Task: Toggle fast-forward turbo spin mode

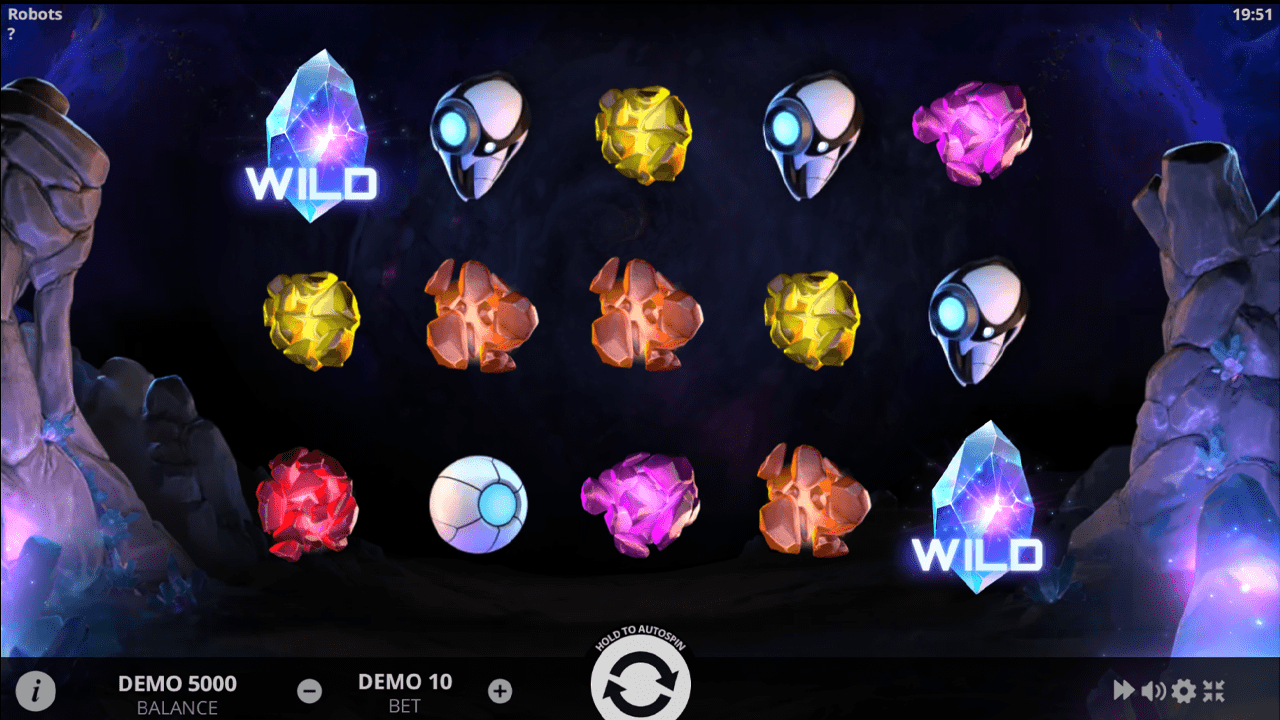Action: tap(1124, 690)
